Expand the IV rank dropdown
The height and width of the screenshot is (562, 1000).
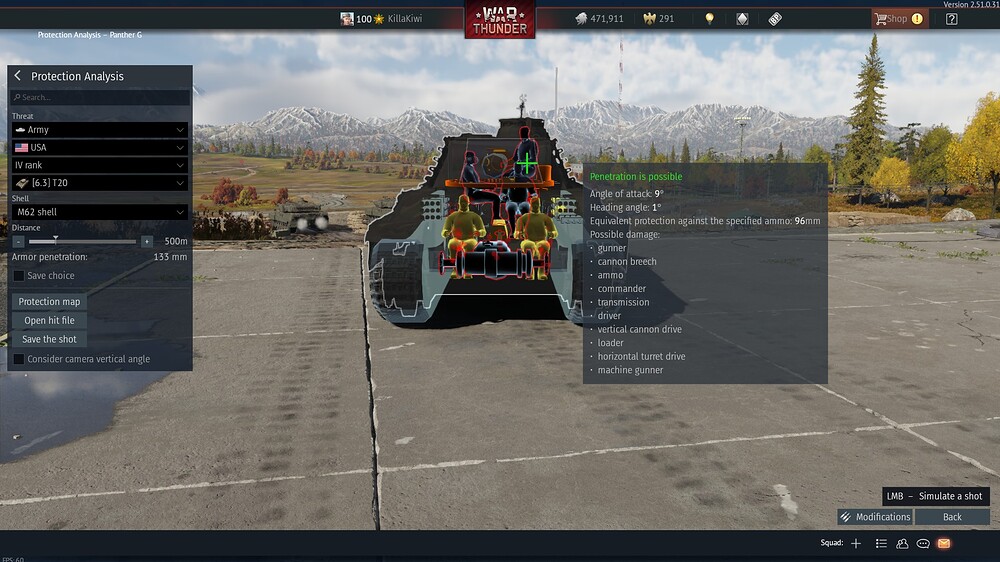tap(99, 165)
